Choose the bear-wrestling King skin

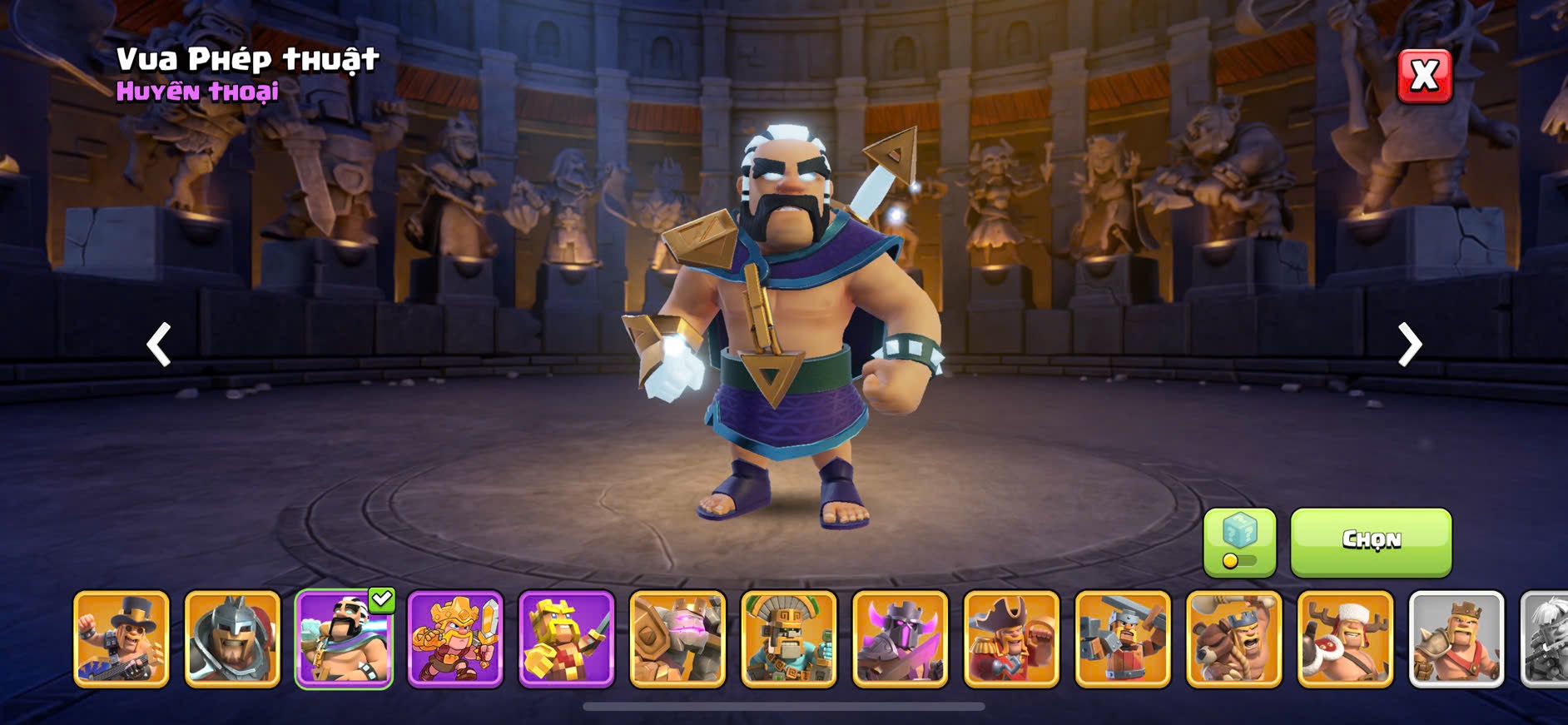click(x=1234, y=639)
